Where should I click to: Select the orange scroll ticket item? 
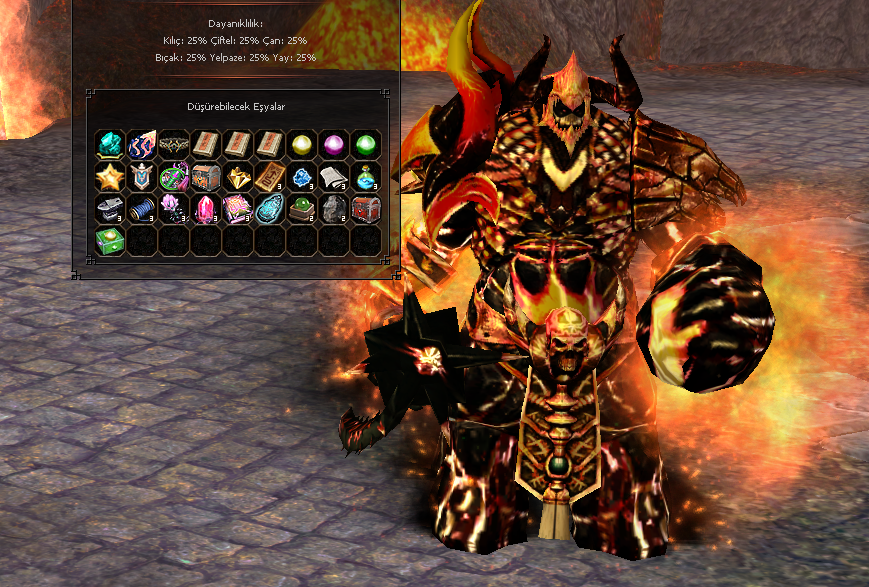pyautogui.click(x=270, y=177)
